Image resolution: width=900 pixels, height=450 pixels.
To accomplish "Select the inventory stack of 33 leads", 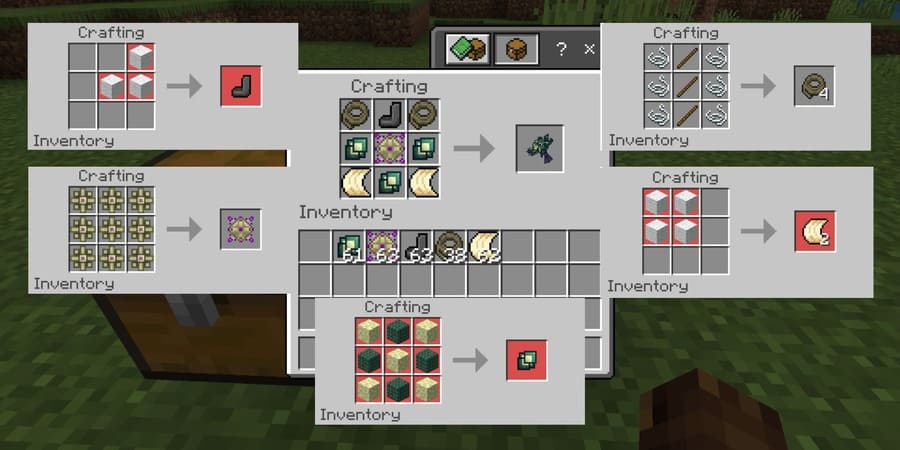I will [450, 246].
